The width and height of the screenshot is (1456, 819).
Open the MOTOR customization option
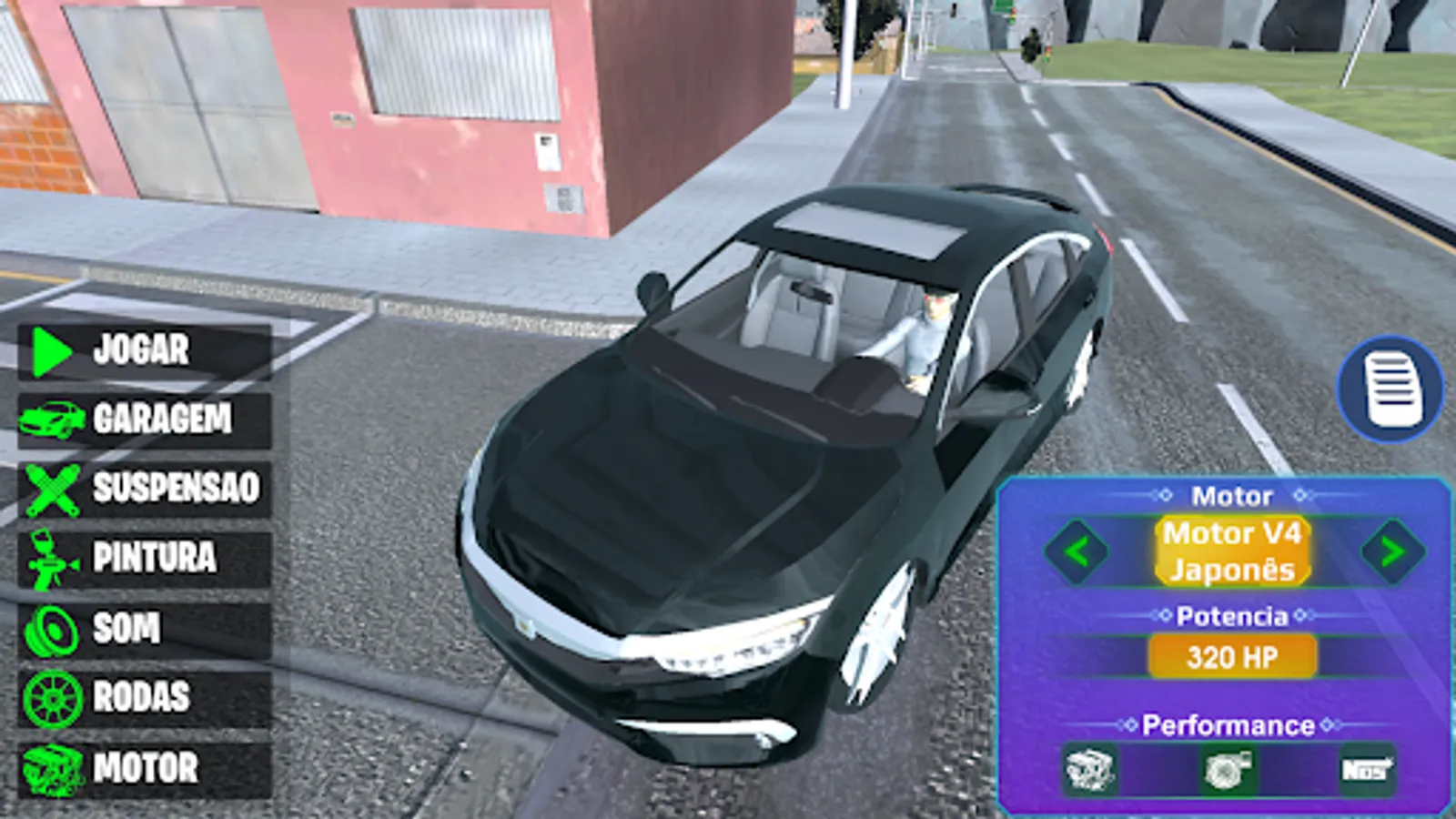[x=146, y=767]
